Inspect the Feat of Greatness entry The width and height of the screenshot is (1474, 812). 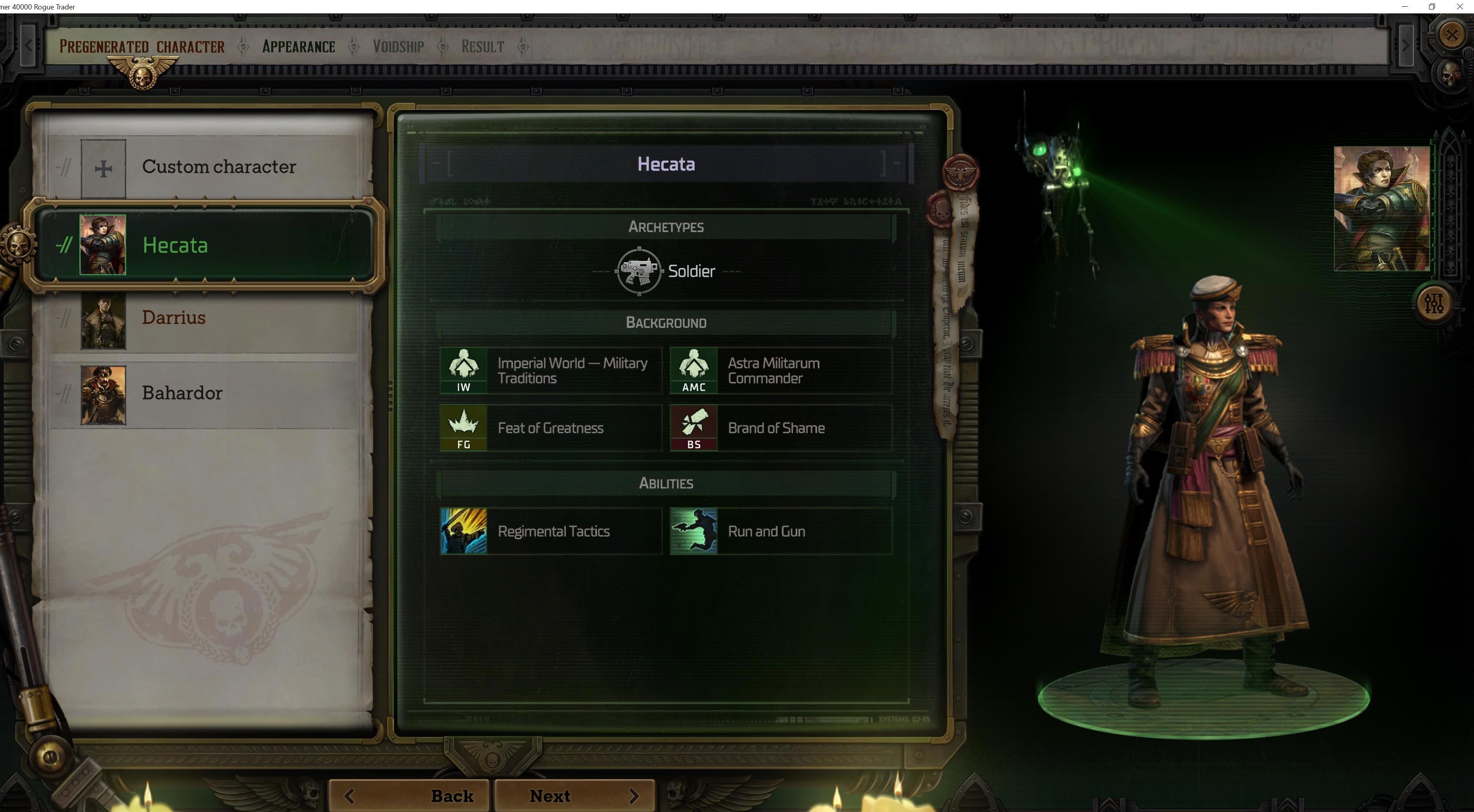click(x=551, y=428)
